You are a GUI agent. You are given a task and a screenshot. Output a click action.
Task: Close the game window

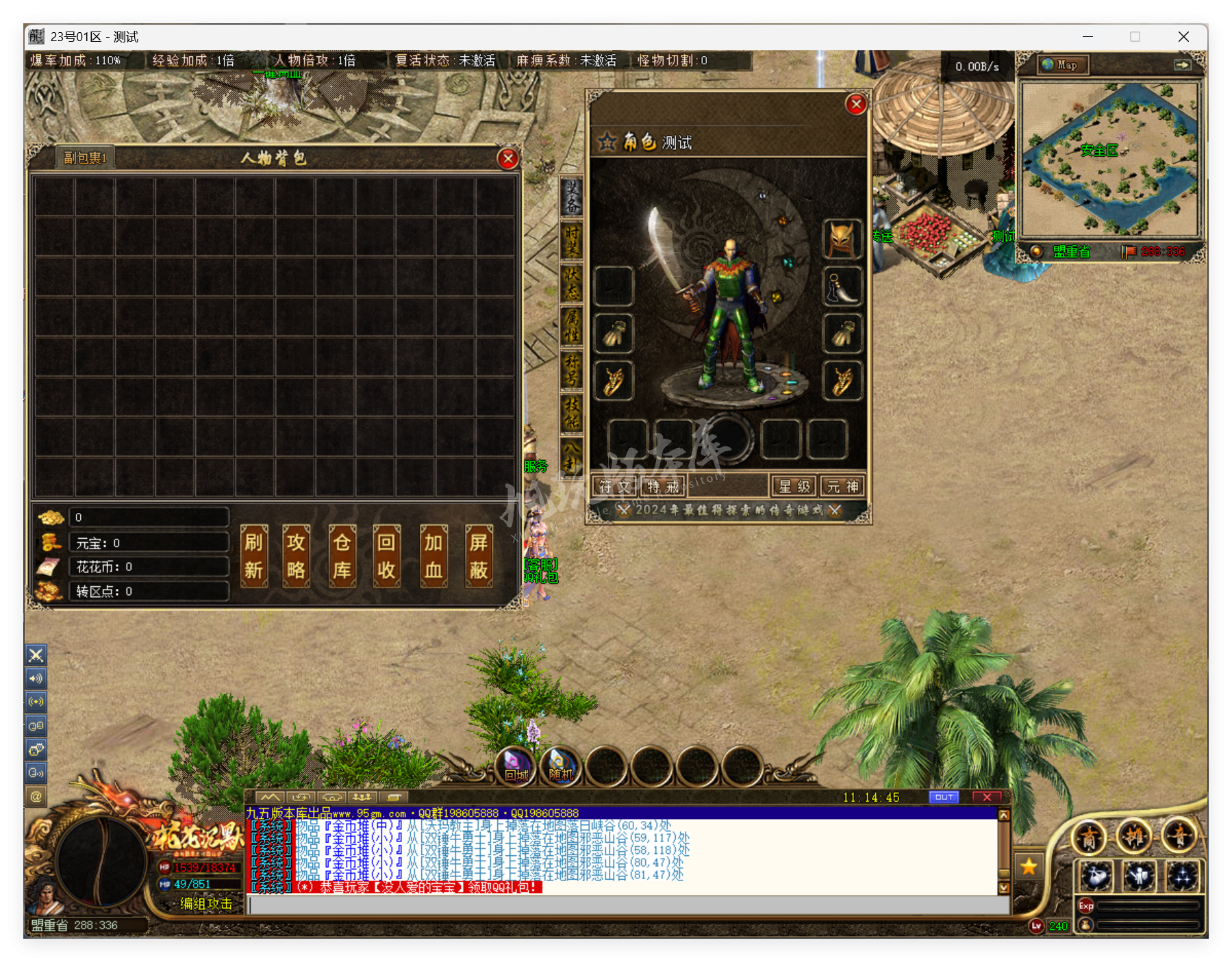click(x=1183, y=37)
